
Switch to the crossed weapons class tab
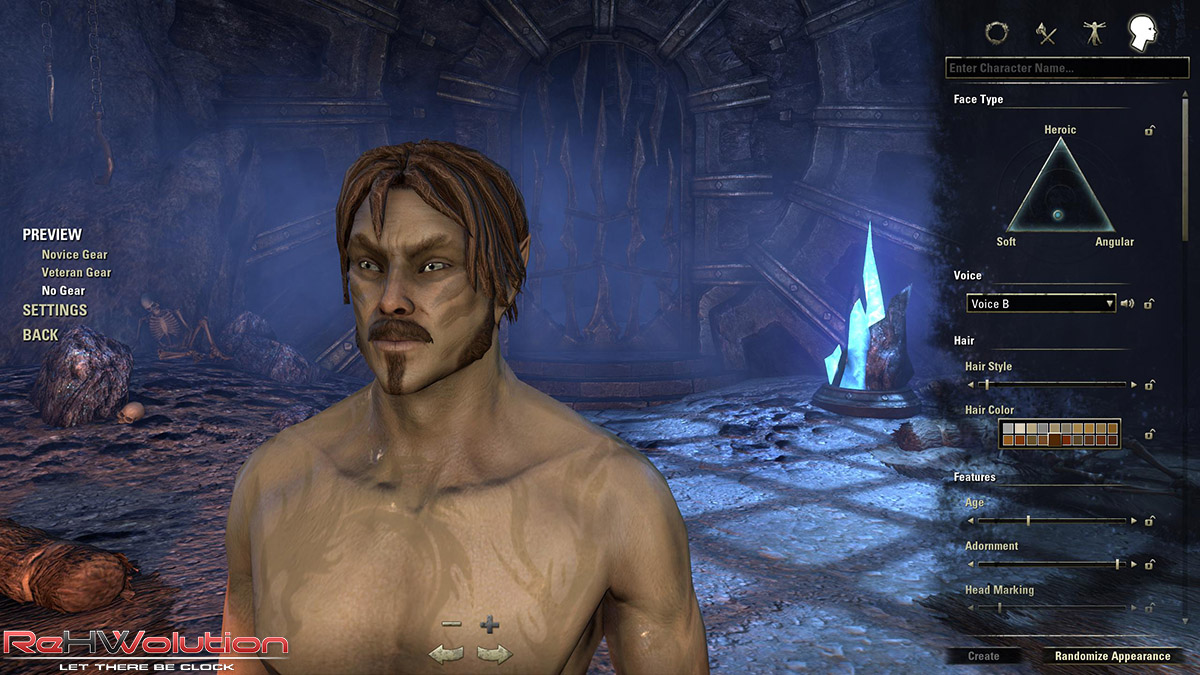coord(1046,33)
